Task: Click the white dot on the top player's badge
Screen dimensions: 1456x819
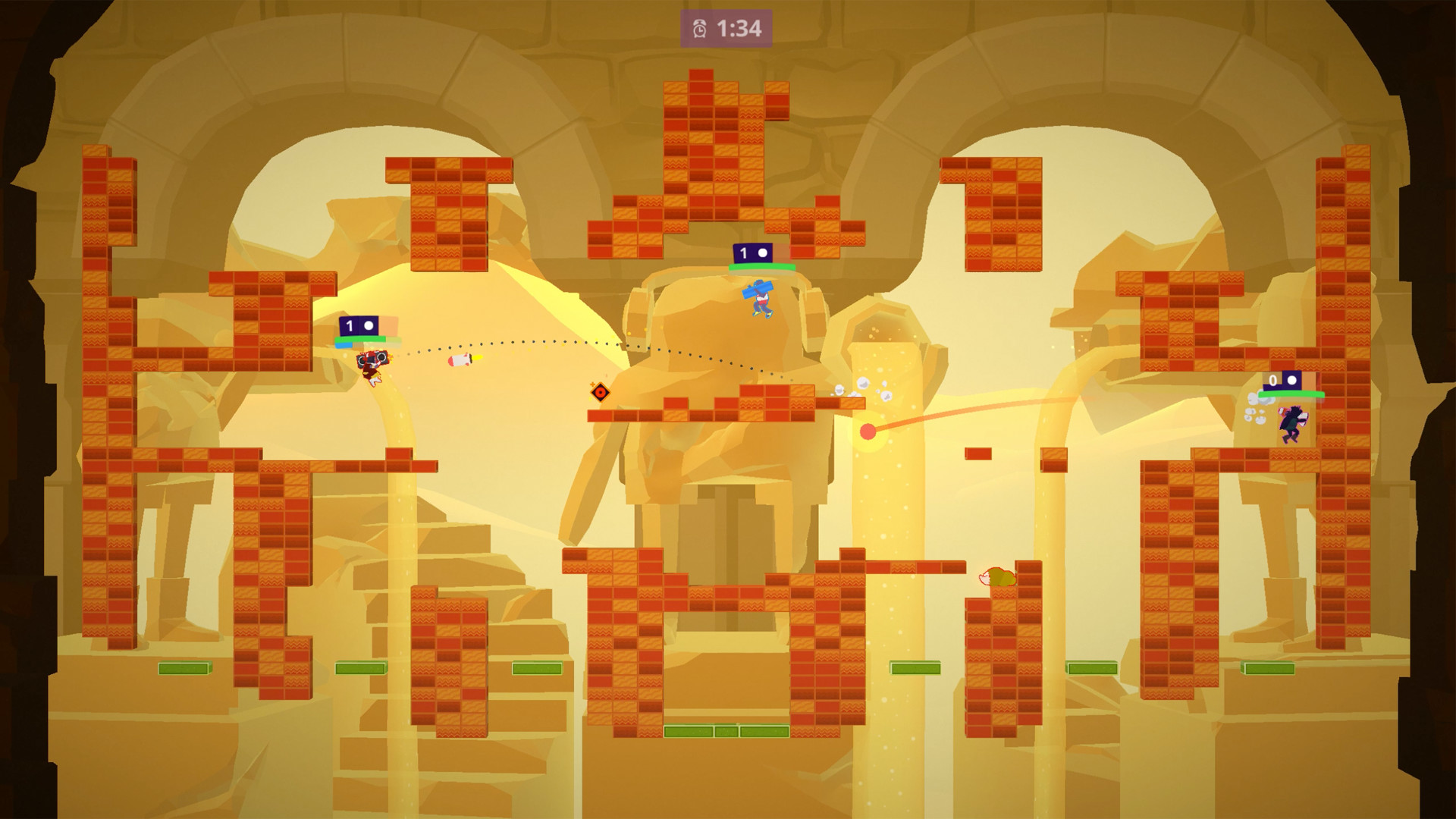Action: [763, 252]
